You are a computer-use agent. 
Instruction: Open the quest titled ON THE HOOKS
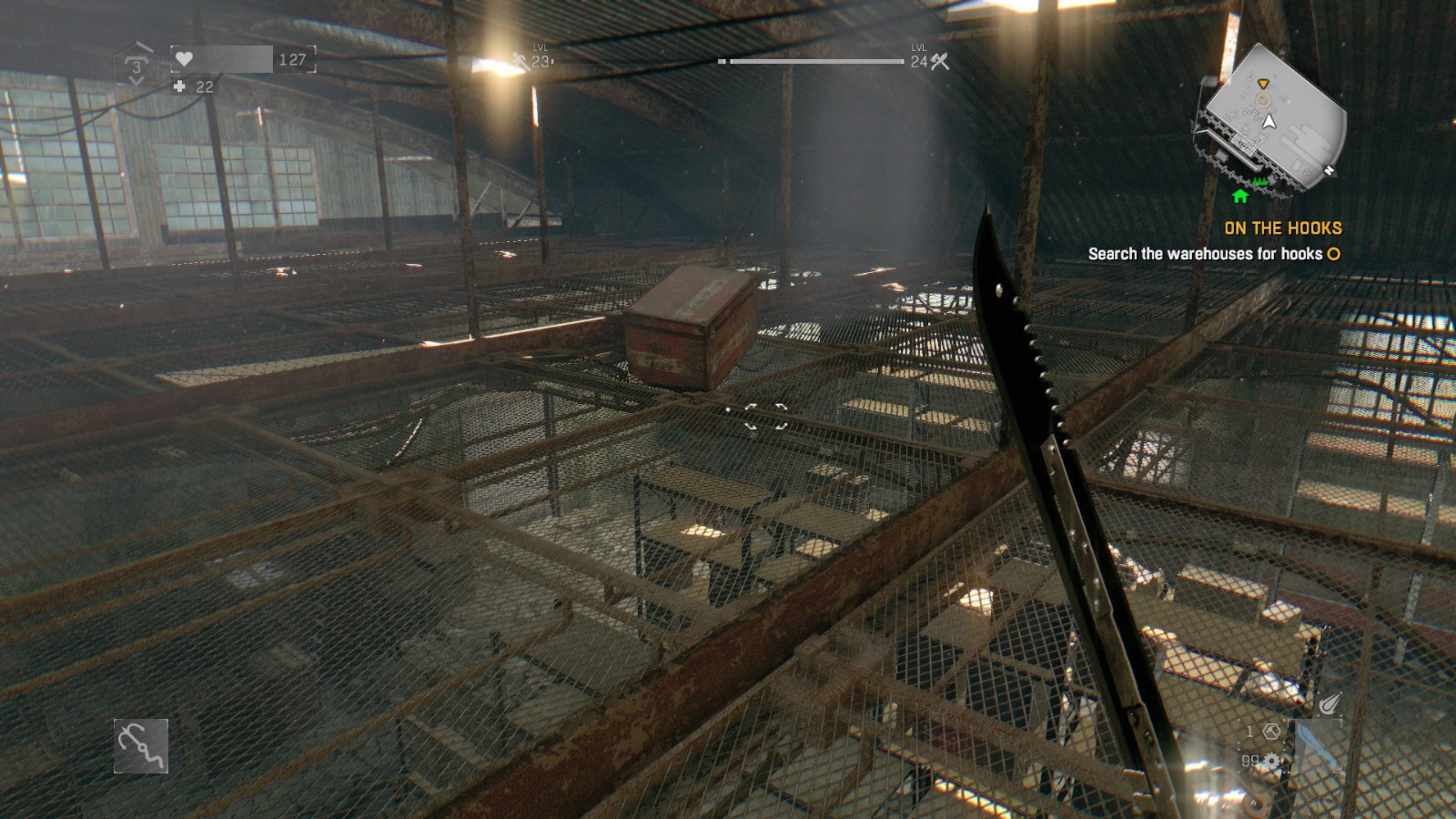tap(1283, 229)
